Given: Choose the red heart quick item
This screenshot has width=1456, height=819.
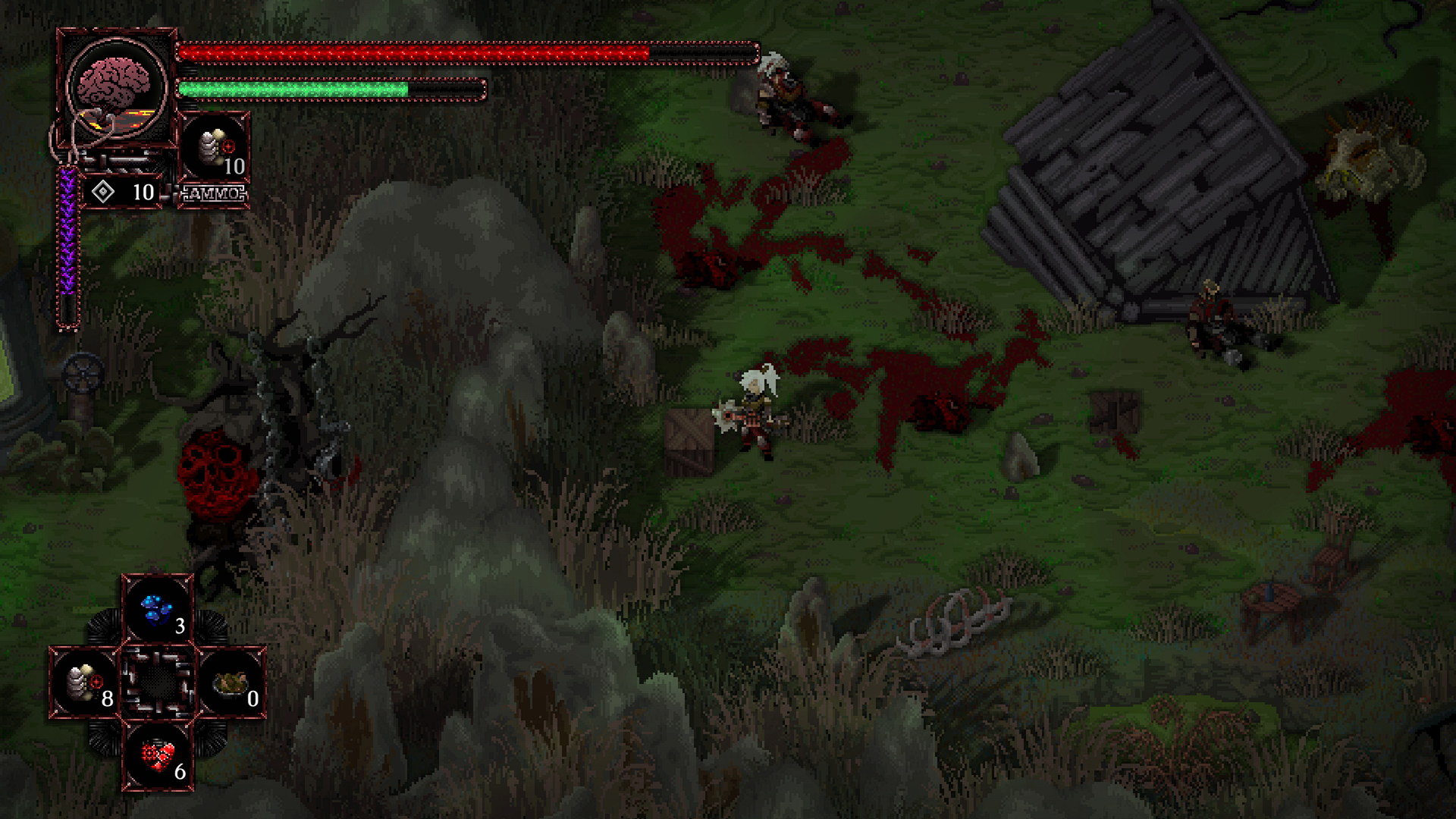Looking at the screenshot, I should click(158, 756).
